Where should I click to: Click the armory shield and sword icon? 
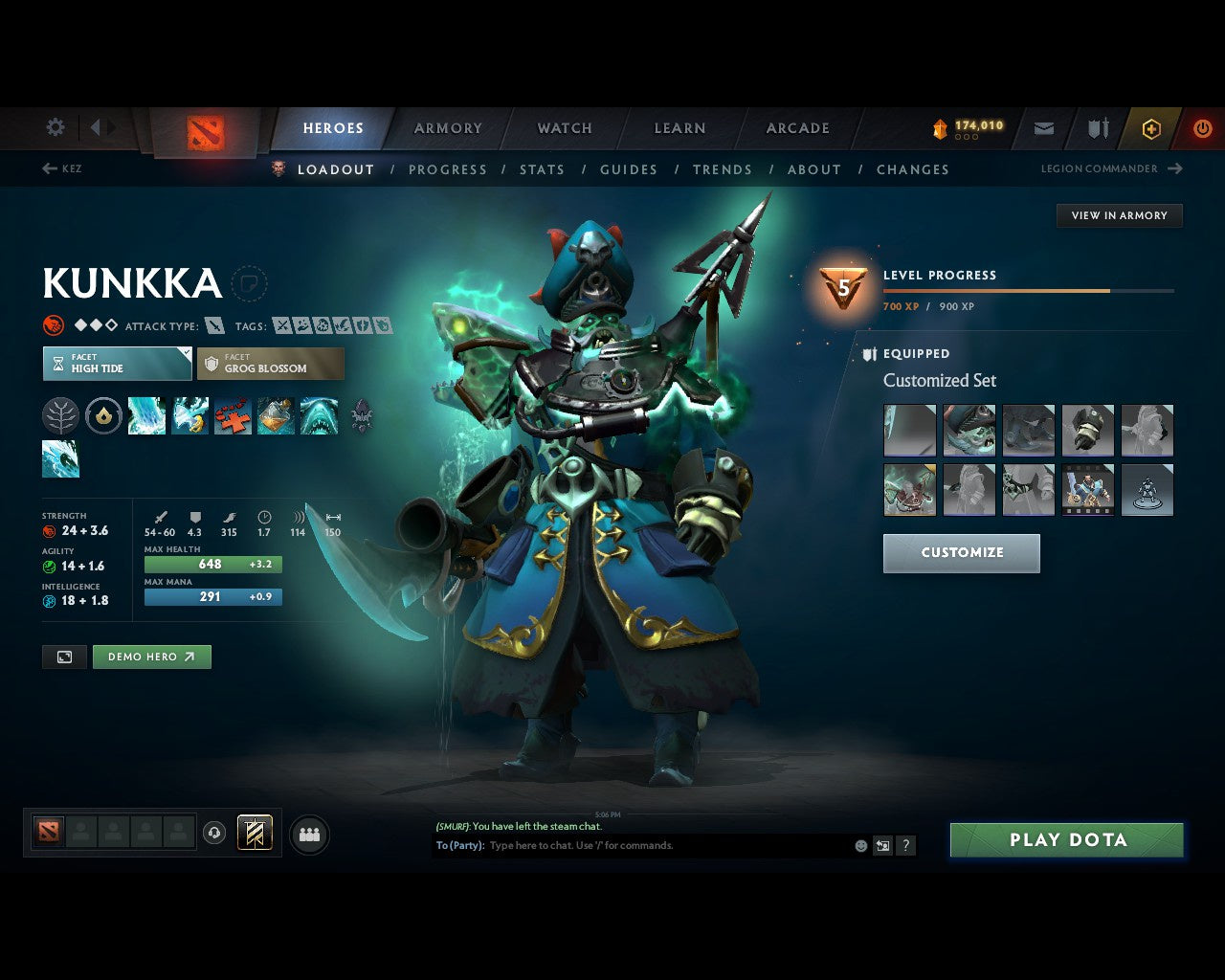[1097, 127]
